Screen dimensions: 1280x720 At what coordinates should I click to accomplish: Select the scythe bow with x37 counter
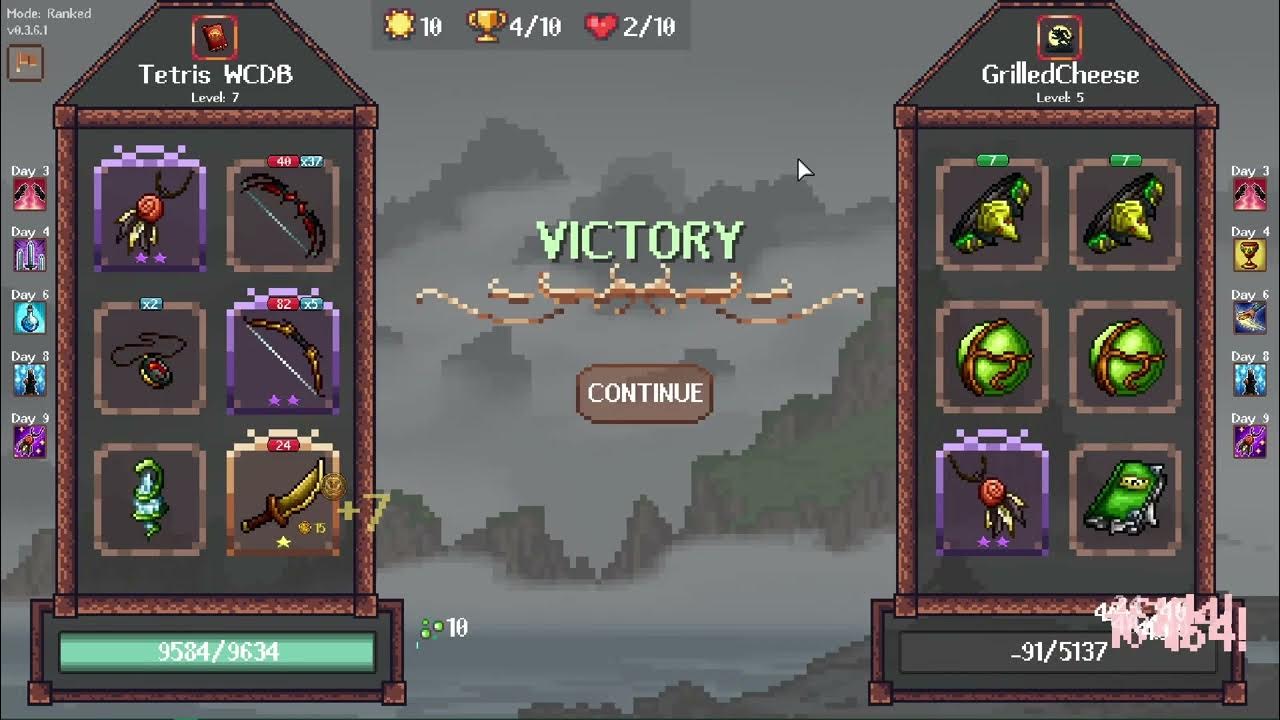pos(283,212)
